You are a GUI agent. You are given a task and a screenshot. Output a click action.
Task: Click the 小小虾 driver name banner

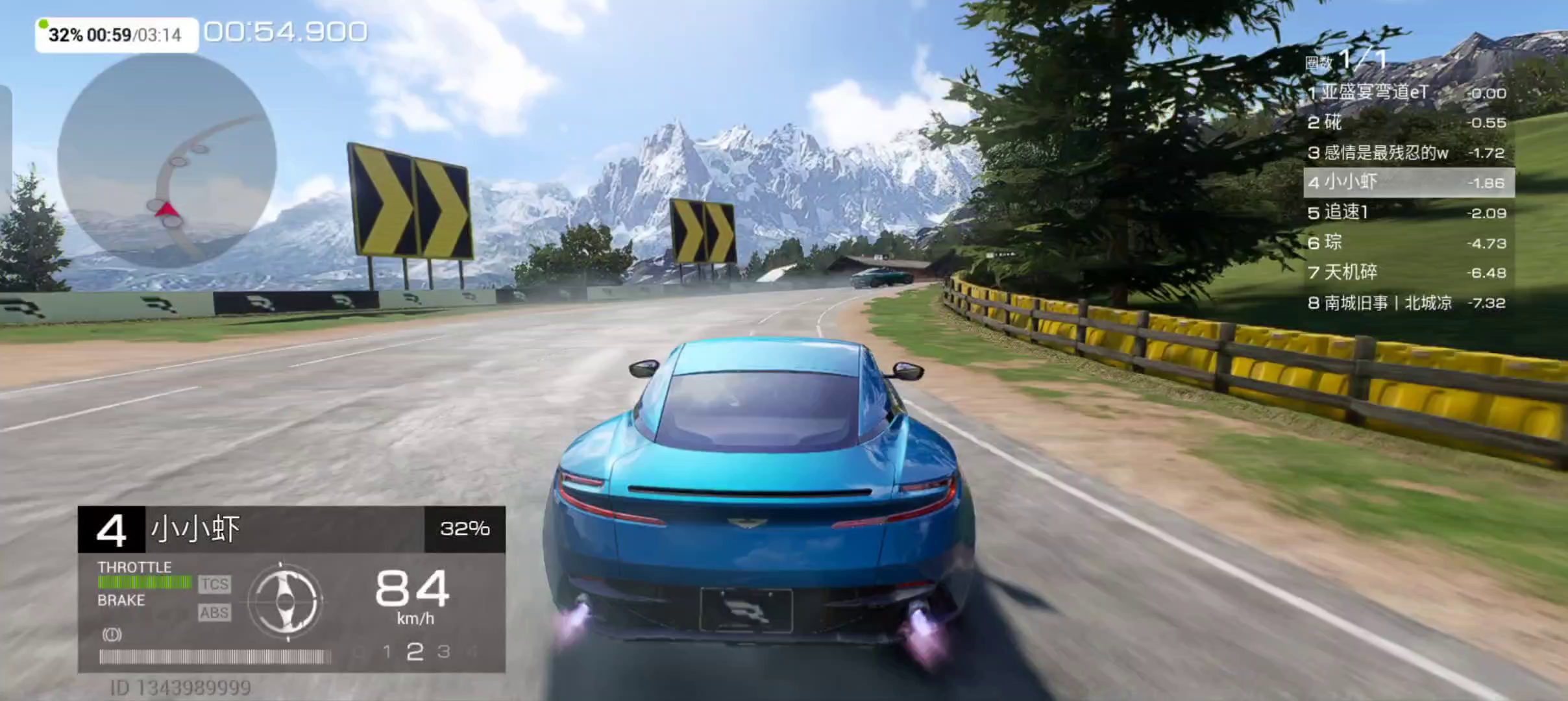[284, 529]
